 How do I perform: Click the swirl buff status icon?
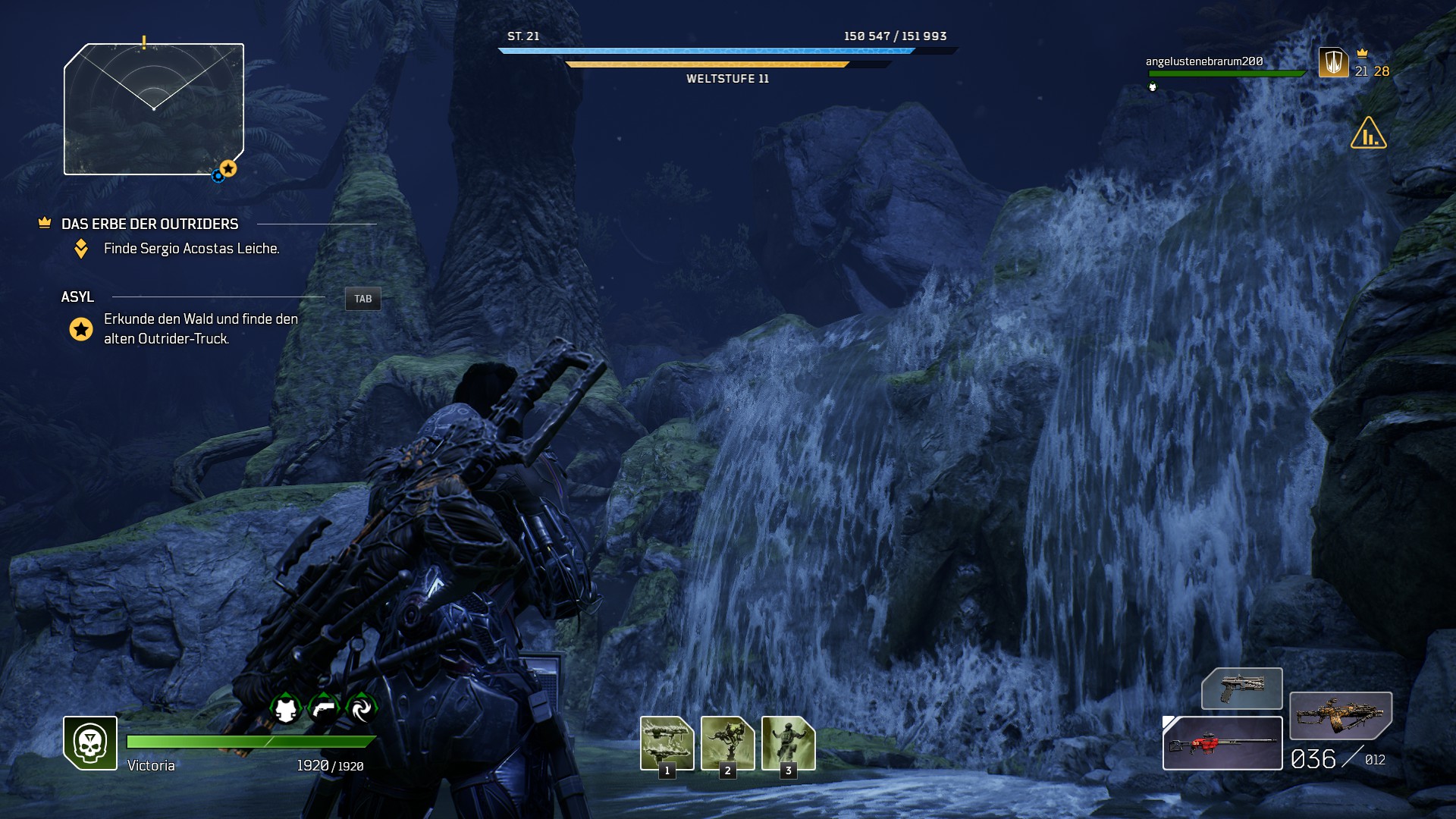click(361, 709)
